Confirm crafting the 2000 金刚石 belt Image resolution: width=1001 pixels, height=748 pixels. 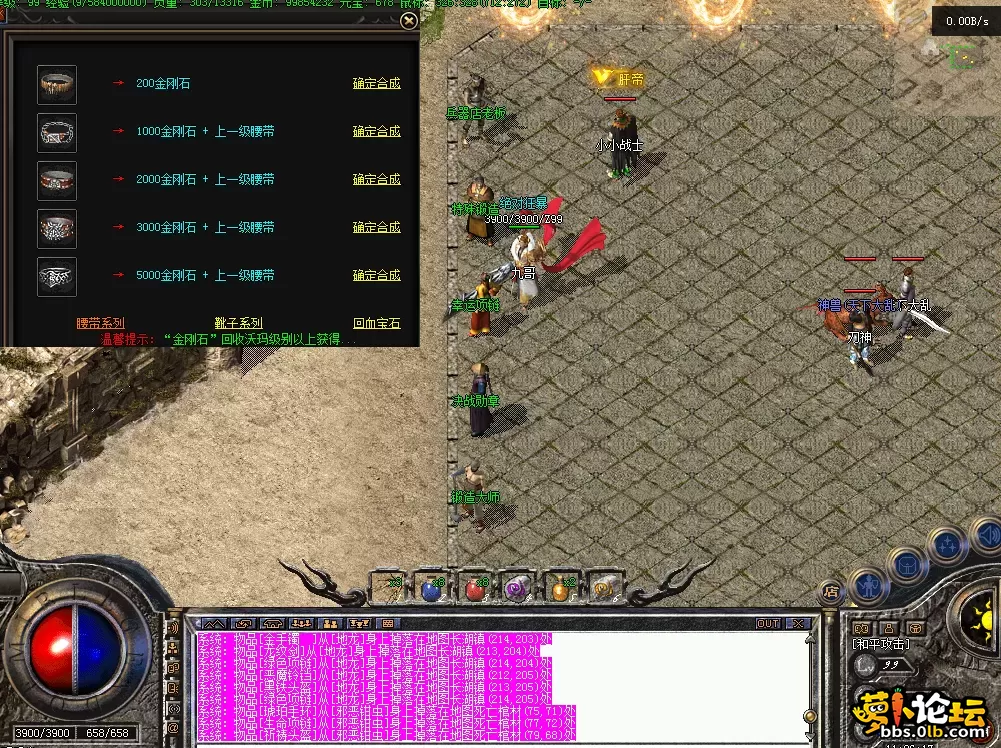coord(376,179)
